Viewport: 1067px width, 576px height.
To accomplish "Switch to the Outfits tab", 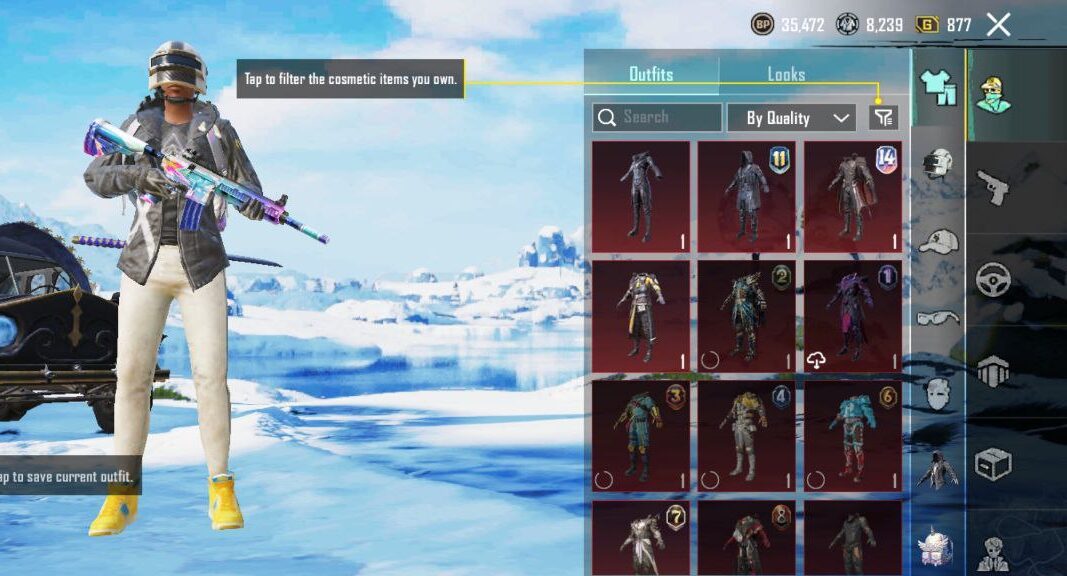I will point(651,74).
